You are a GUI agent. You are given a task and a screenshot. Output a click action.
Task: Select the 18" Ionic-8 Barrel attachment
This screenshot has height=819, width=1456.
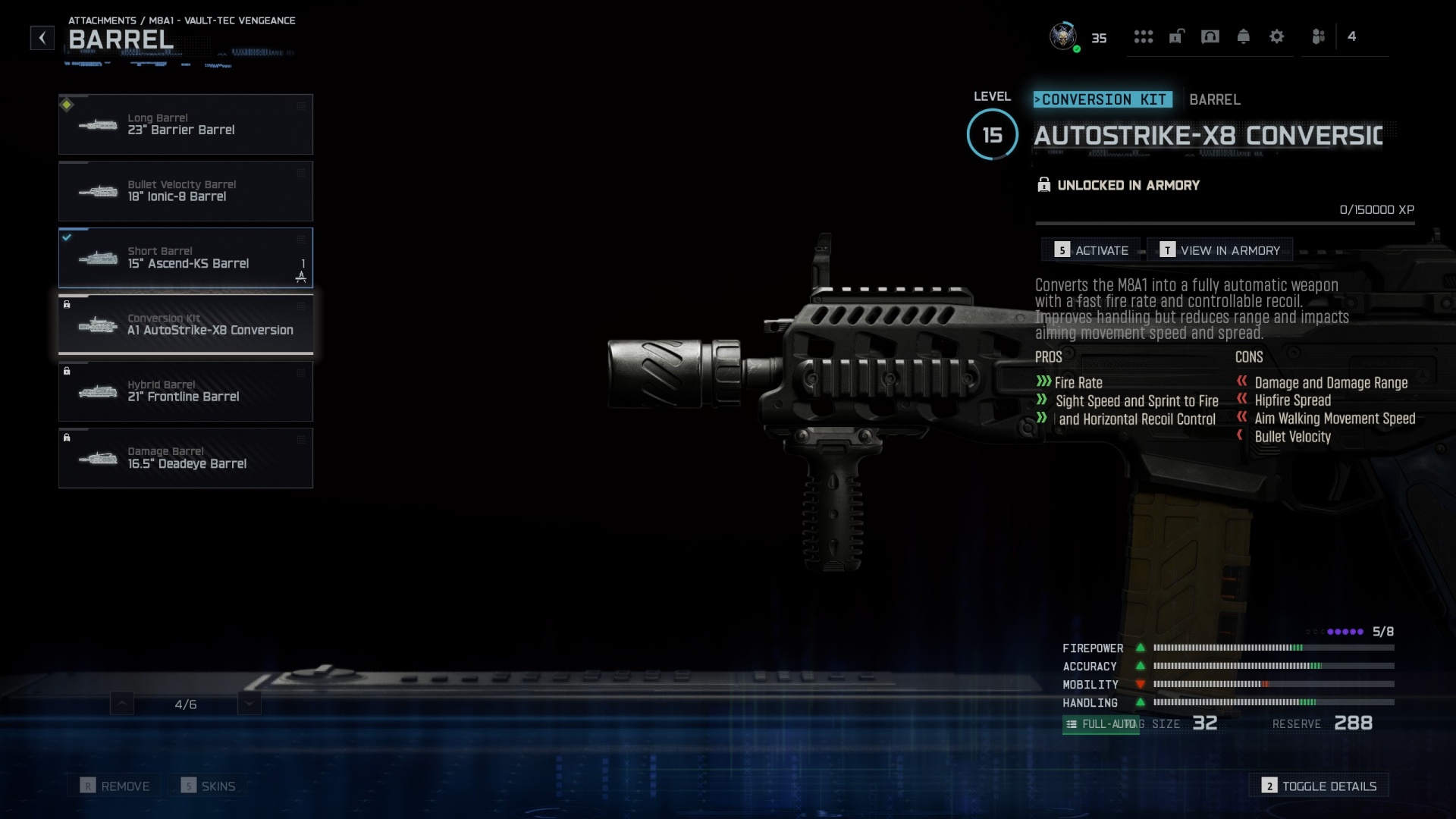(x=186, y=190)
